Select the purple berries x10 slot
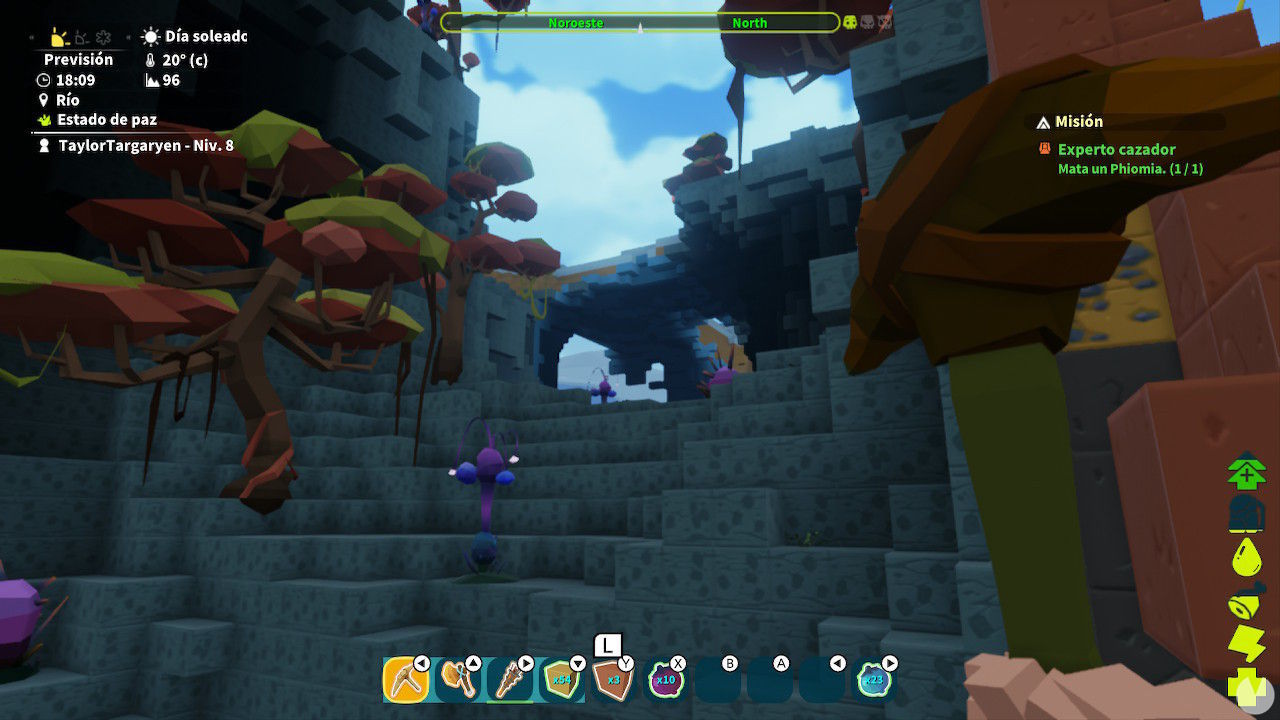This screenshot has width=1280, height=720. pyautogui.click(x=667, y=680)
